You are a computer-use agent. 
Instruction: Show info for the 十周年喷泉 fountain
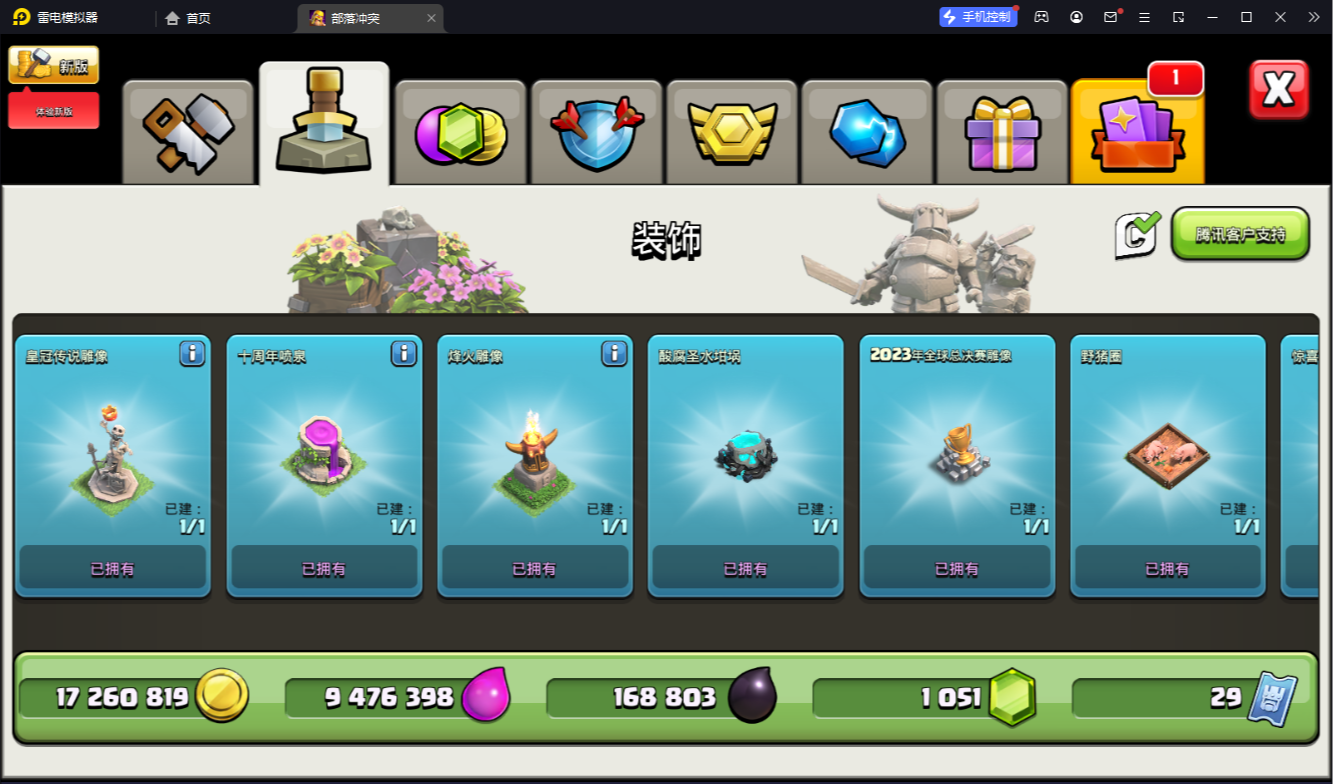tap(404, 353)
